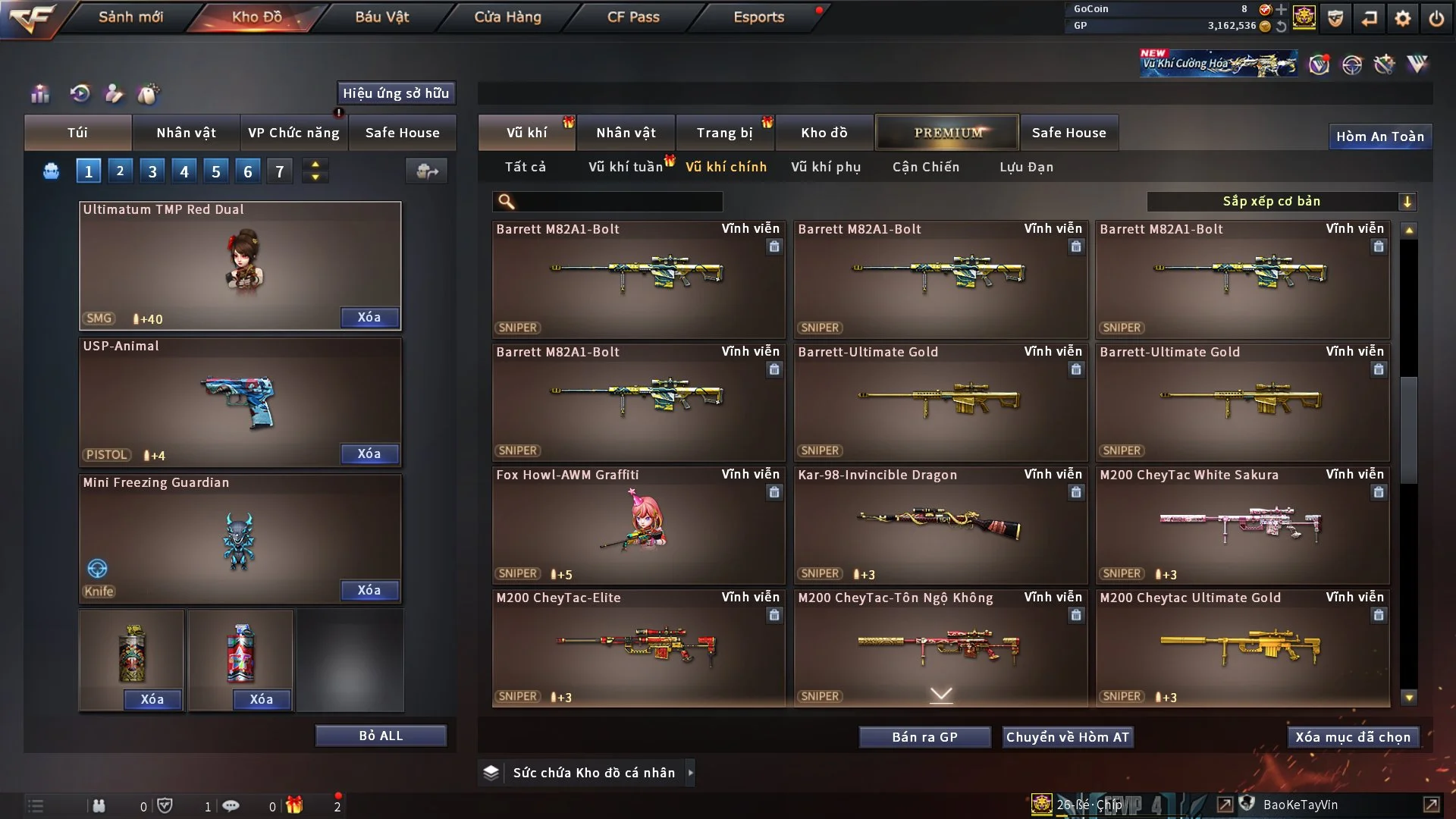The image size is (1456, 819).
Task: Click the weapon search field
Action: click(x=618, y=202)
